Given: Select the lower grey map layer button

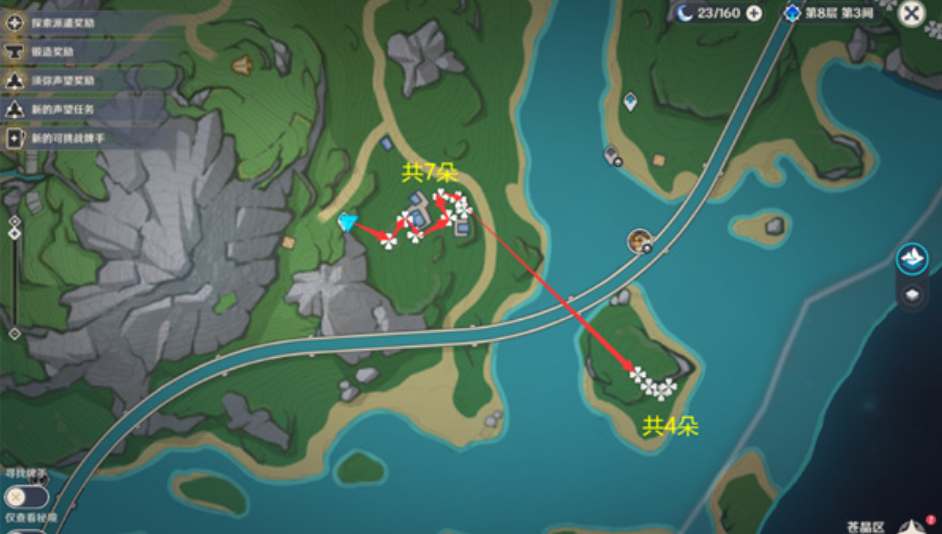Looking at the screenshot, I should tap(911, 294).
